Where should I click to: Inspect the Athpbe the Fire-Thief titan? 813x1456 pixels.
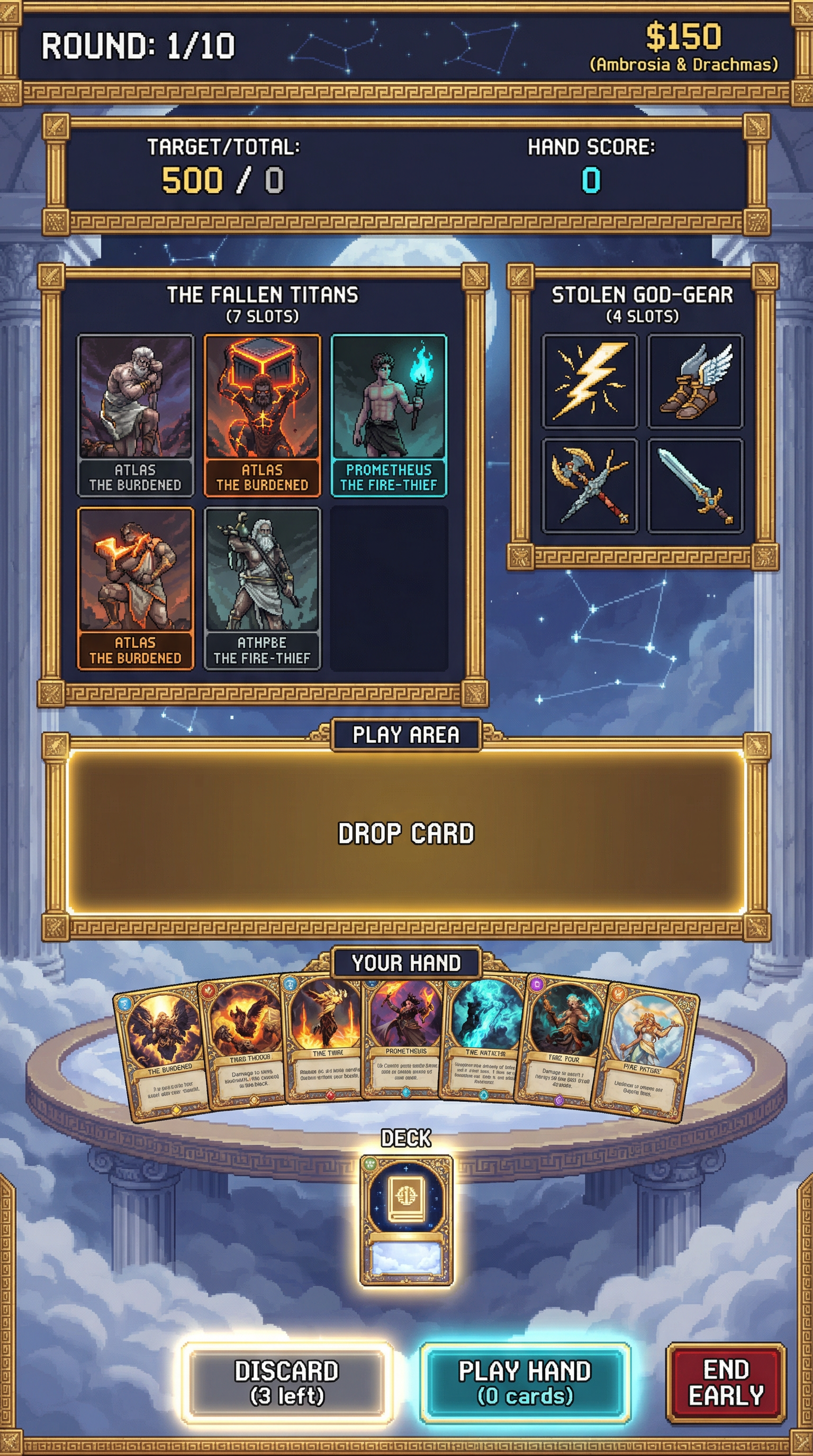click(x=263, y=588)
